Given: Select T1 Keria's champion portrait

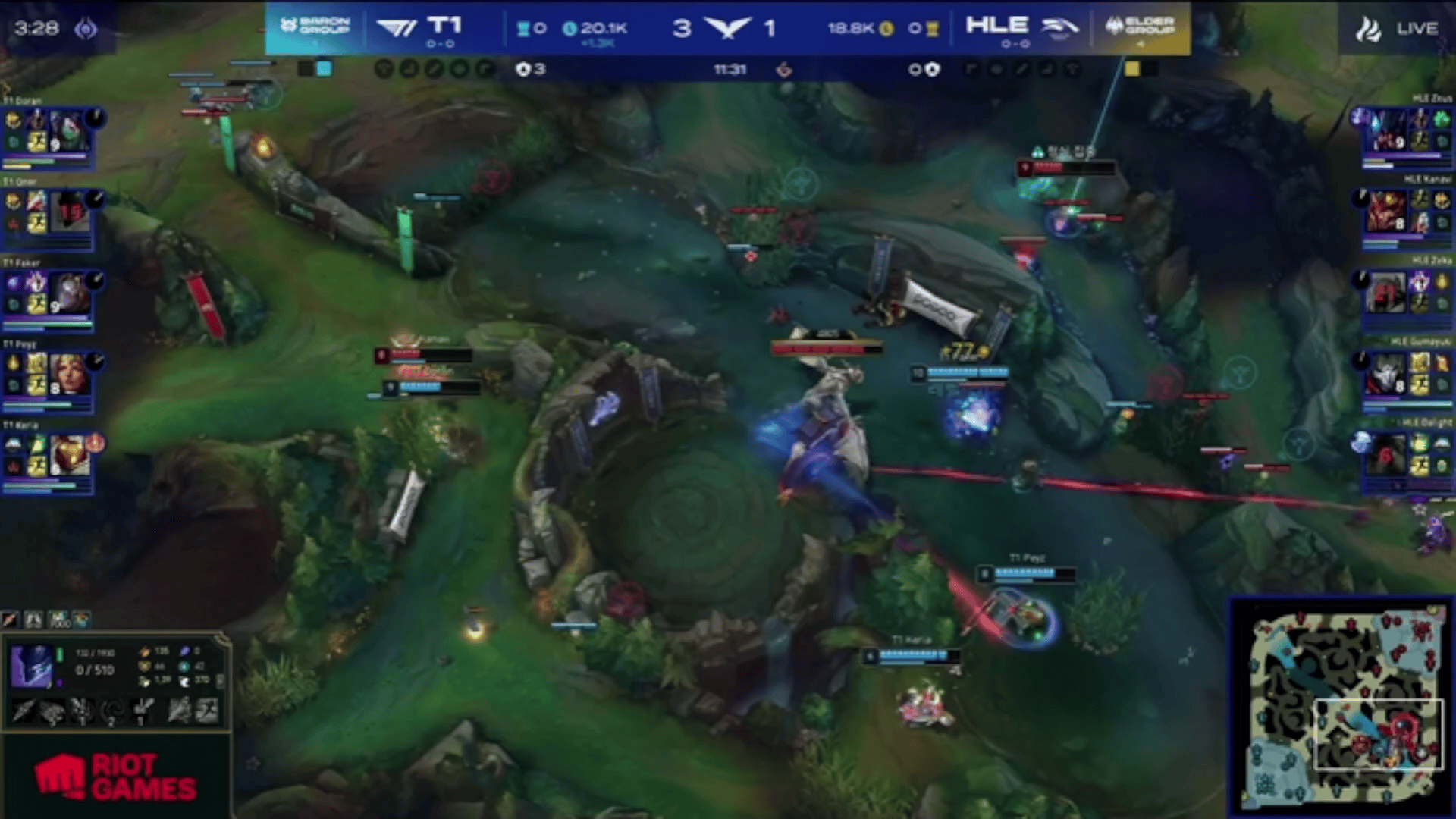Looking at the screenshot, I should tap(68, 455).
